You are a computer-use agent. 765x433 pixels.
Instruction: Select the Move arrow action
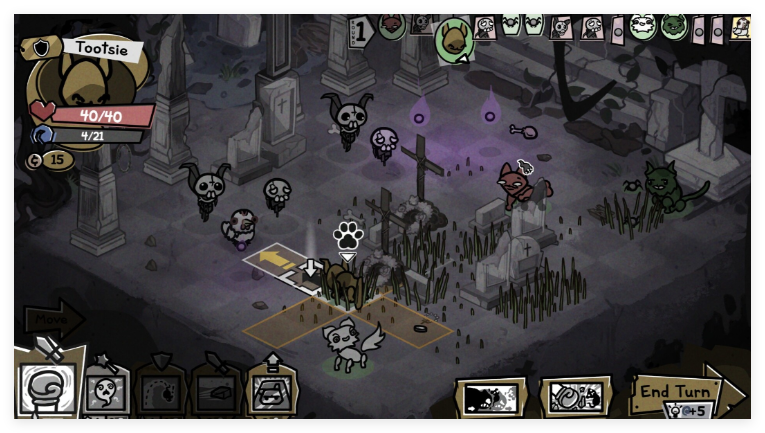pyautogui.click(x=53, y=320)
